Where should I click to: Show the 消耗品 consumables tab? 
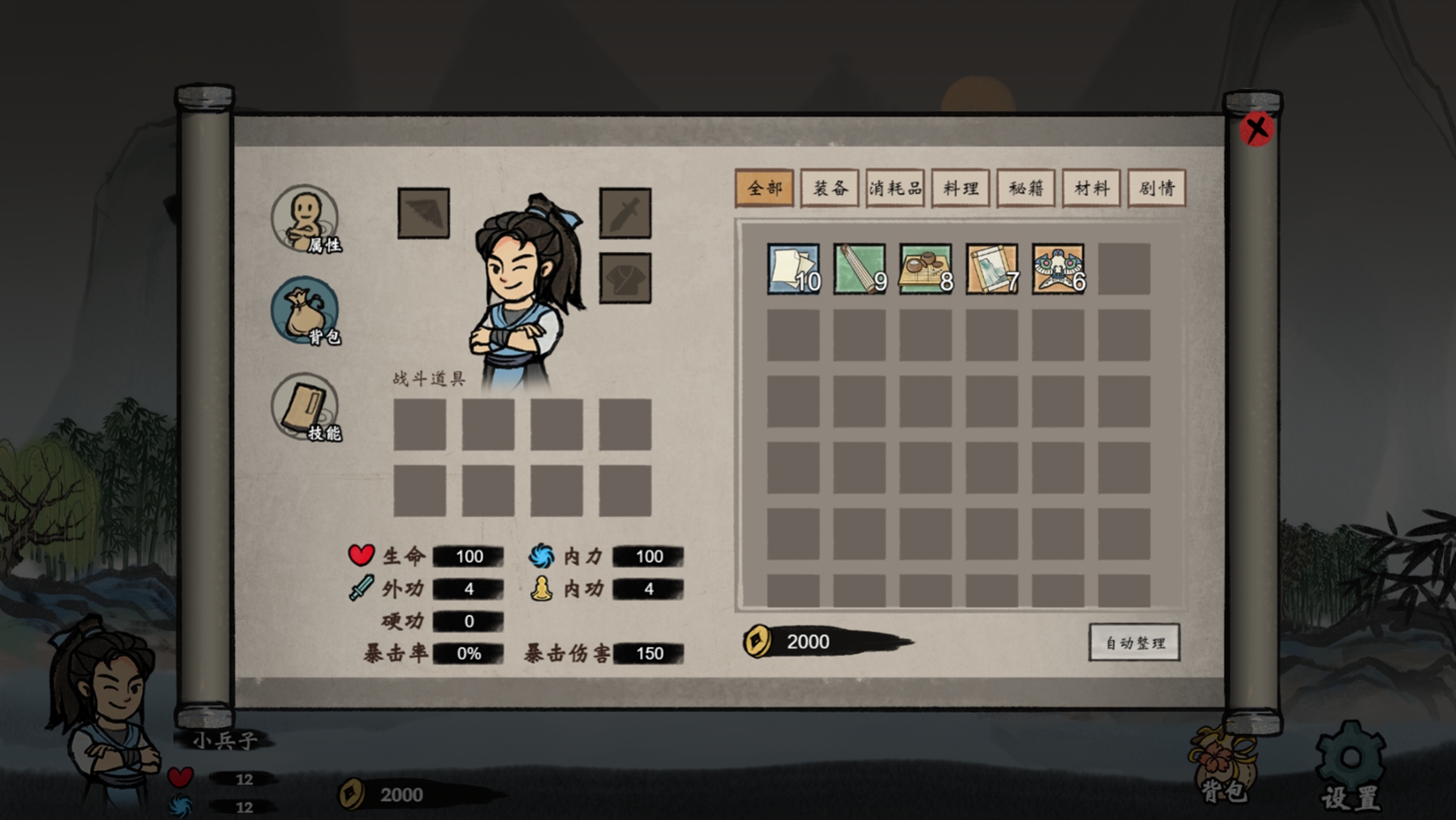click(x=895, y=188)
